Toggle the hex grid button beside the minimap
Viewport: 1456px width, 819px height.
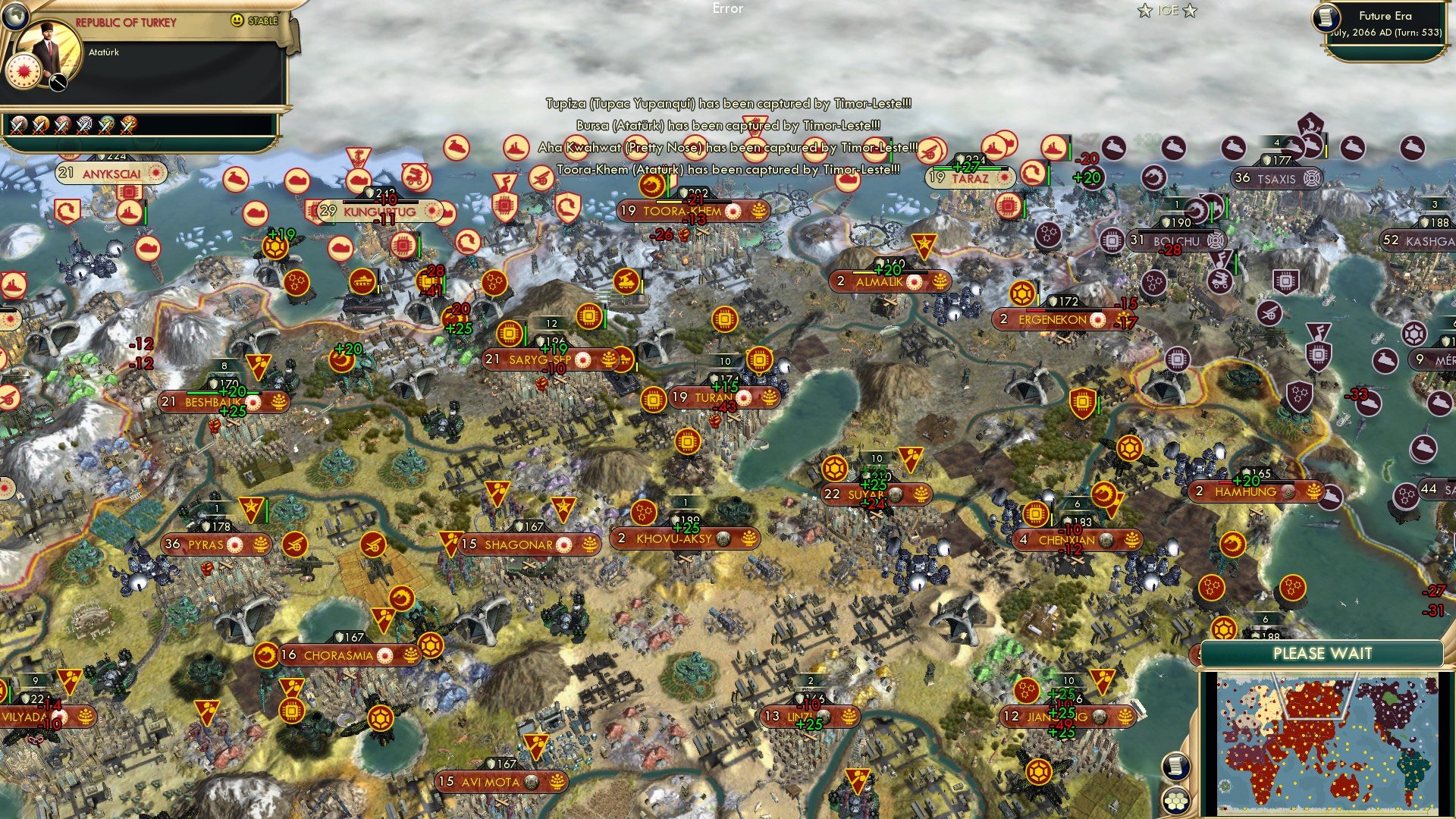(1176, 800)
